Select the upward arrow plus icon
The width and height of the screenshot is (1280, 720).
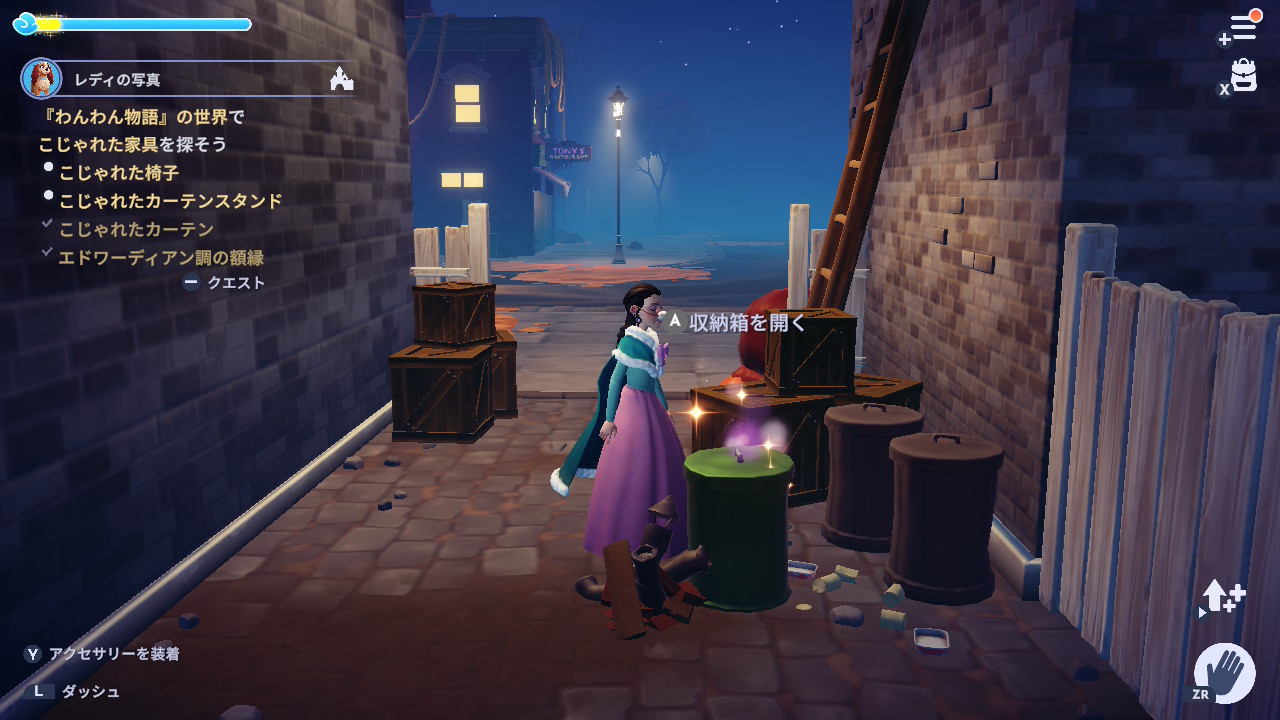(1223, 597)
